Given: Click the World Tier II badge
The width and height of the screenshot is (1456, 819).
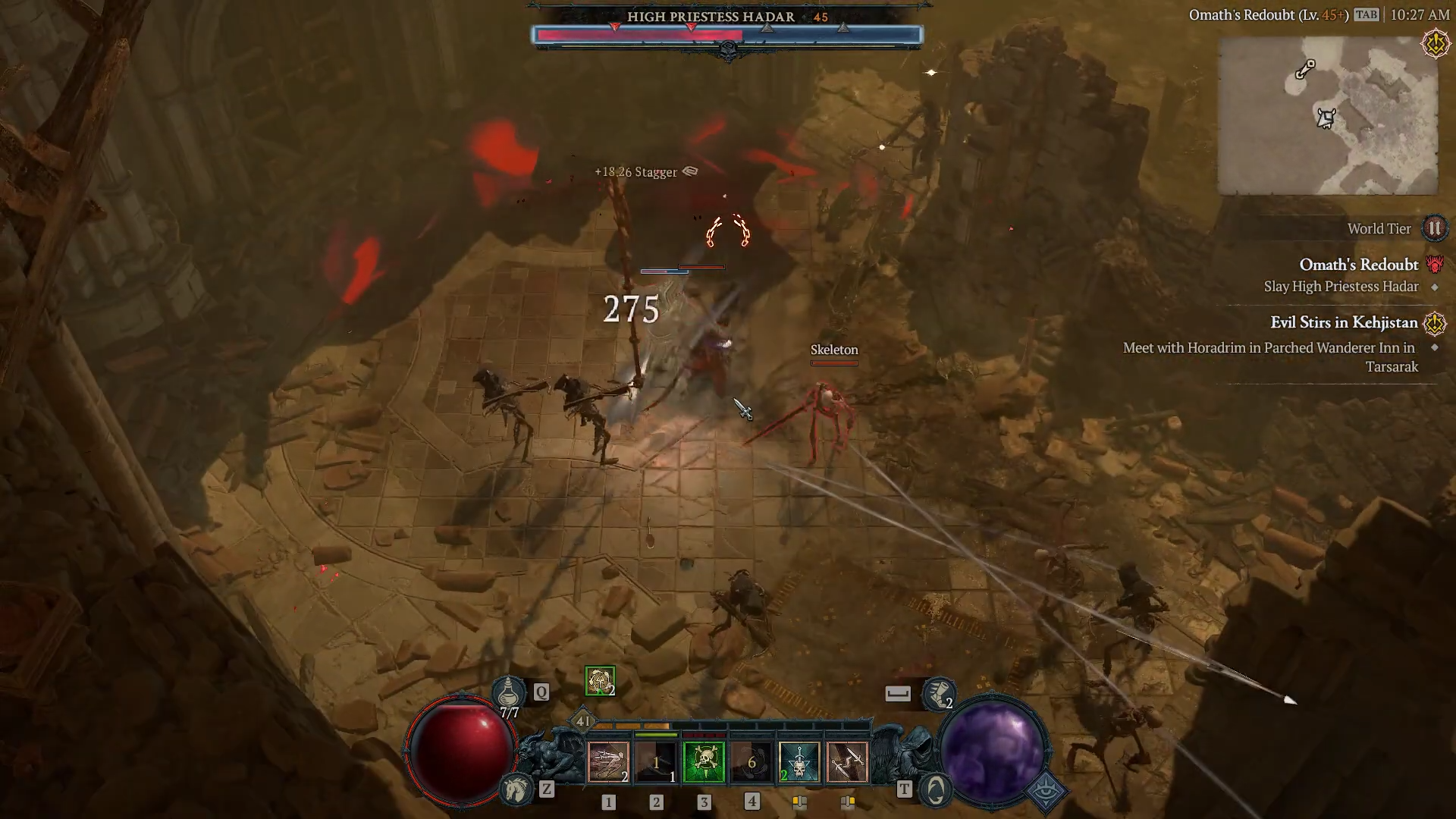Looking at the screenshot, I should click(x=1434, y=228).
